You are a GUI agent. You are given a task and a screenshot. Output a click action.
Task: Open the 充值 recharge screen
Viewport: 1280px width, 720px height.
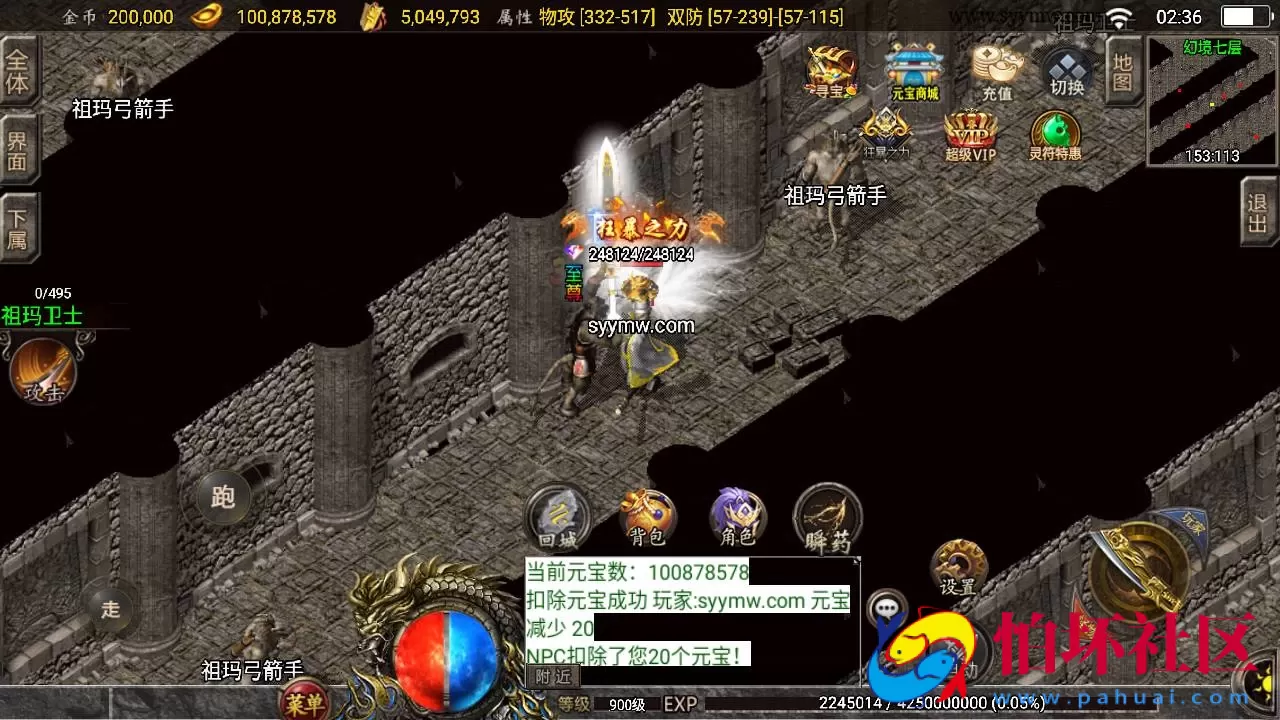998,72
